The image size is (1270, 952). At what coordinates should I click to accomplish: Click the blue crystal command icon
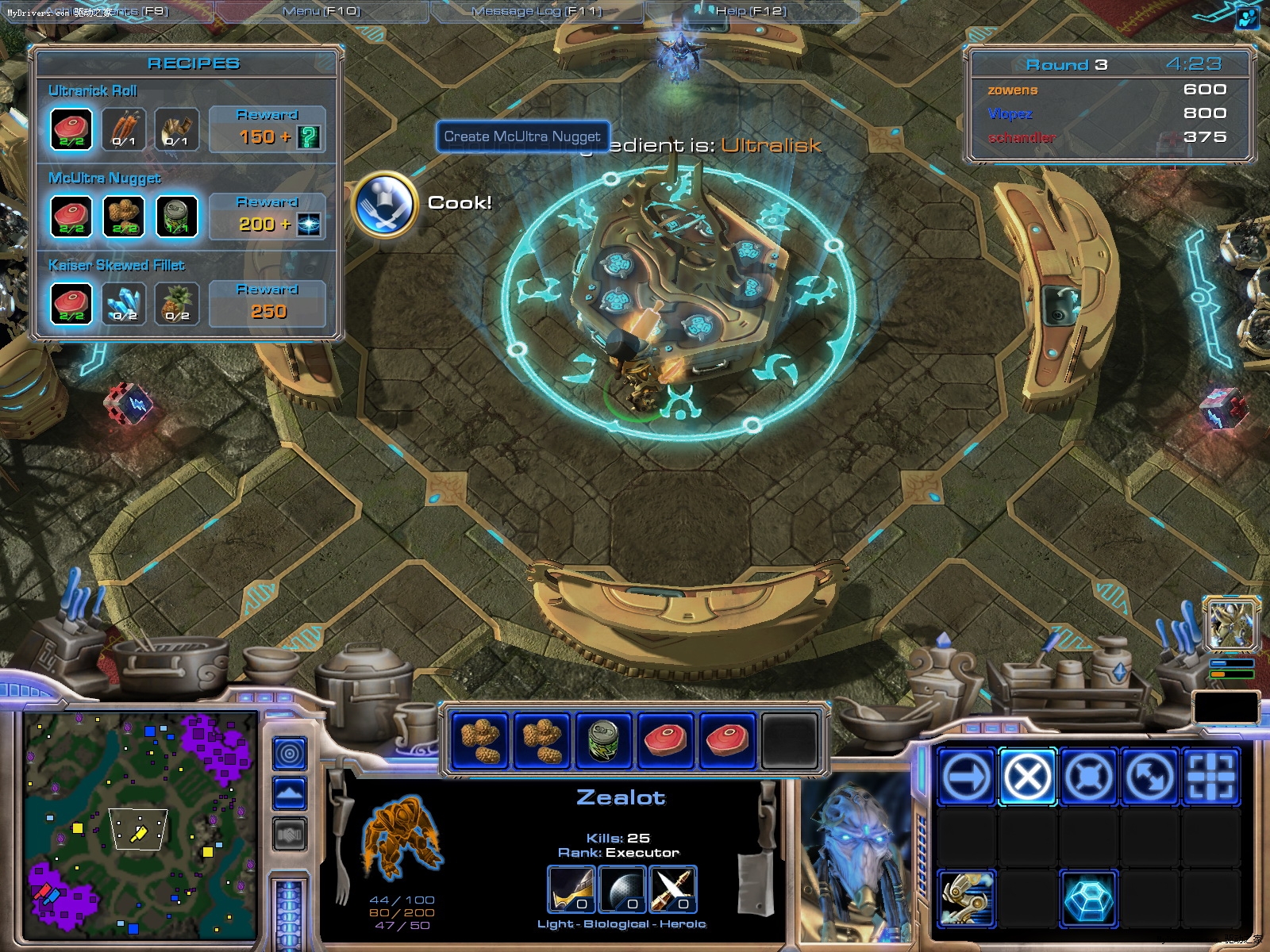click(1088, 899)
